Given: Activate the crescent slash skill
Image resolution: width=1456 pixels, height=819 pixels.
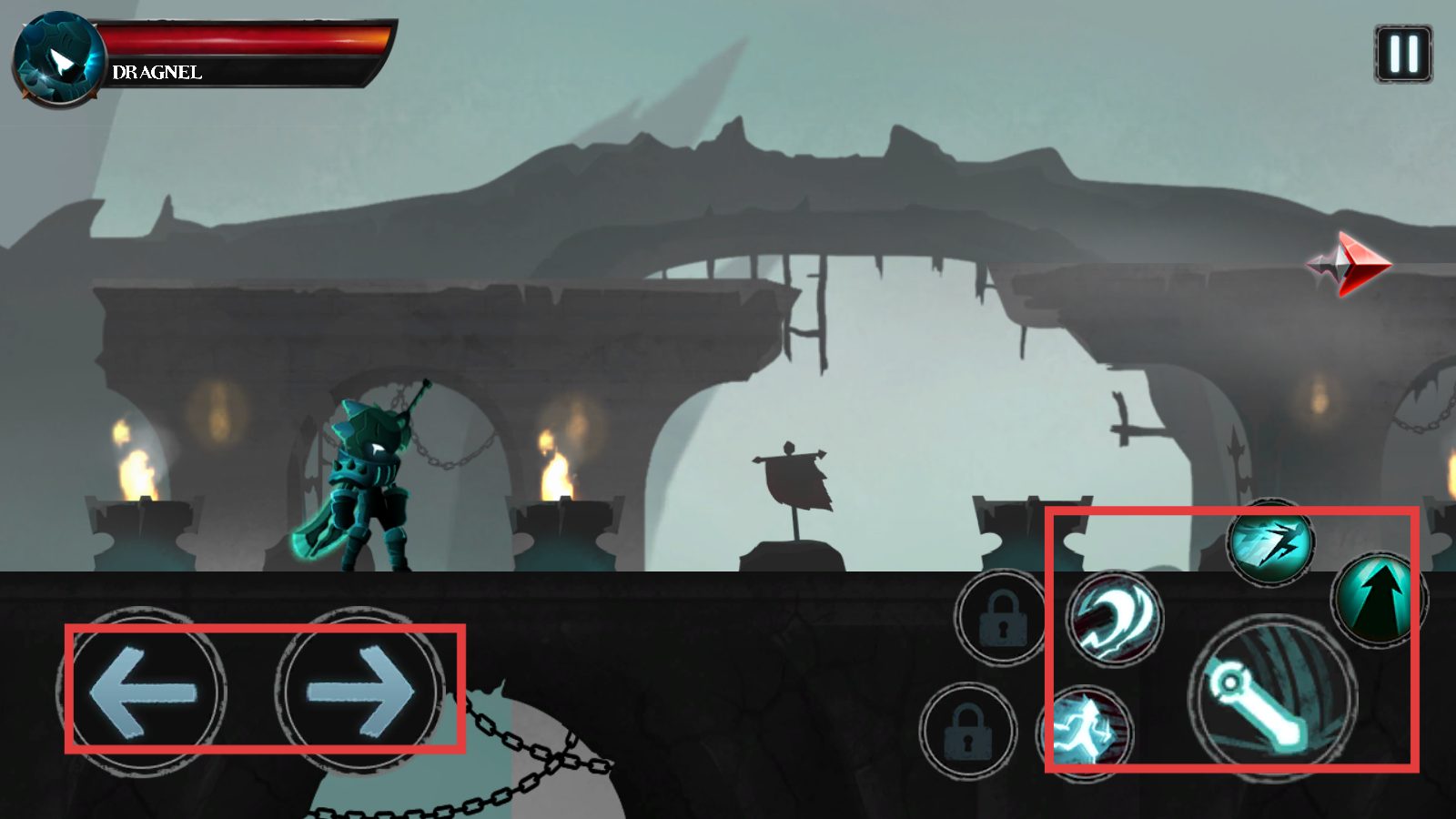Looking at the screenshot, I should point(1114,619).
